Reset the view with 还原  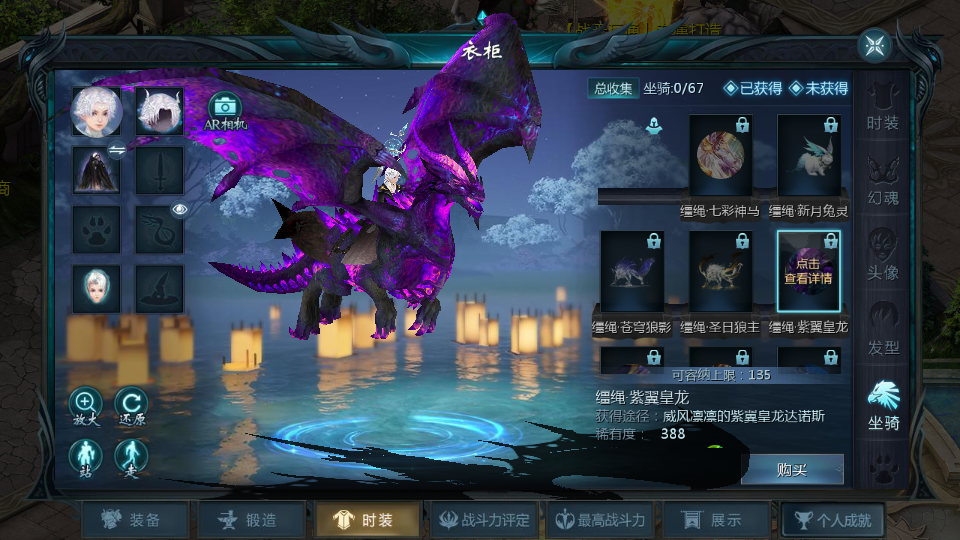[131, 407]
